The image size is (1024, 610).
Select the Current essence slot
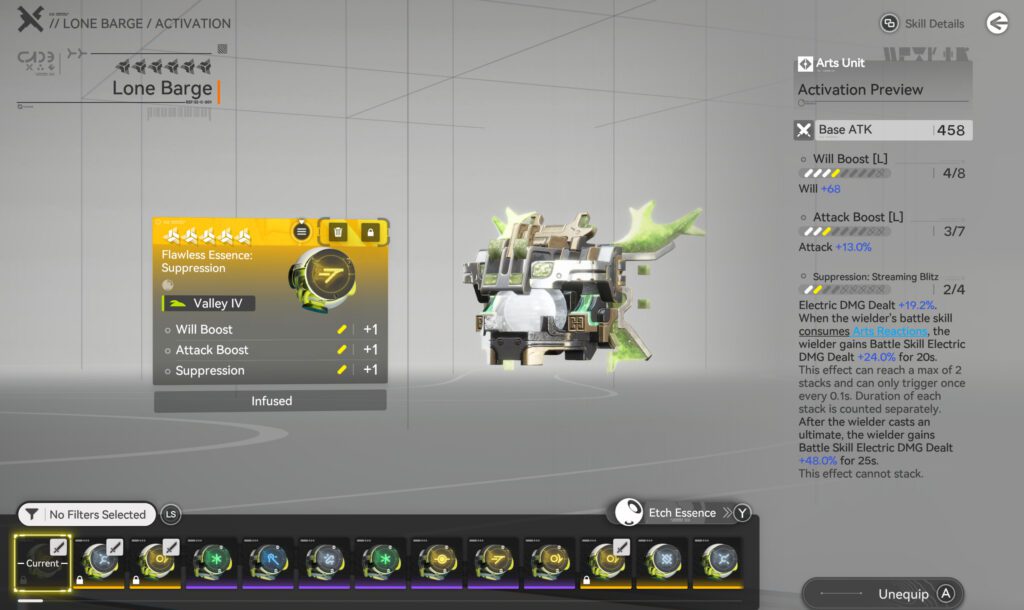[x=42, y=562]
